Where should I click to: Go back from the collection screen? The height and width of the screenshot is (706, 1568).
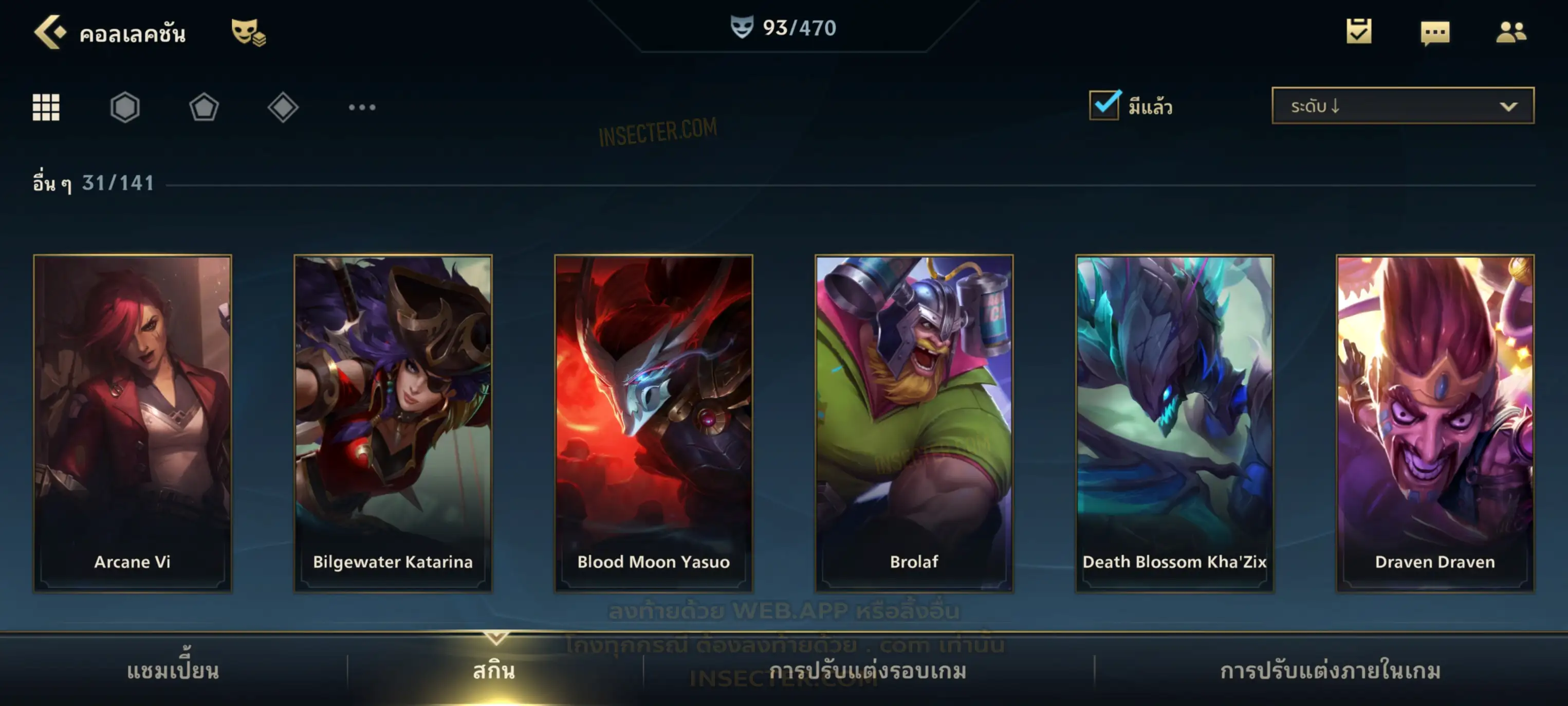click(49, 32)
